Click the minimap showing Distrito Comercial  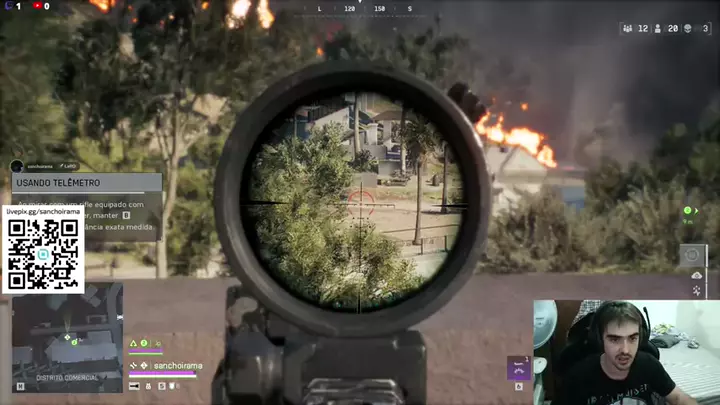[x=67, y=336]
